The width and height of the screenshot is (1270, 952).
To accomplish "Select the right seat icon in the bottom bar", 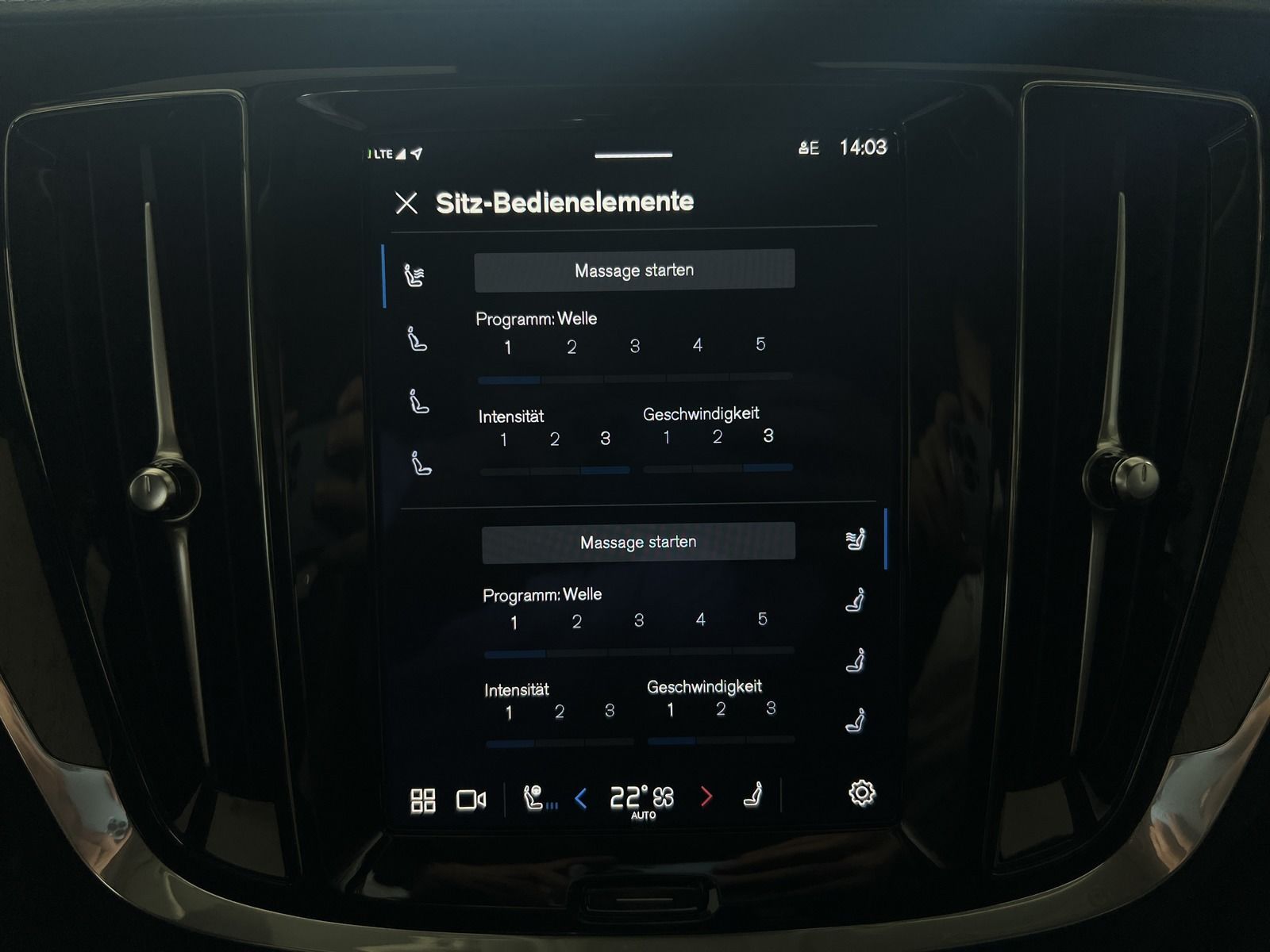I will pyautogui.click(x=753, y=795).
